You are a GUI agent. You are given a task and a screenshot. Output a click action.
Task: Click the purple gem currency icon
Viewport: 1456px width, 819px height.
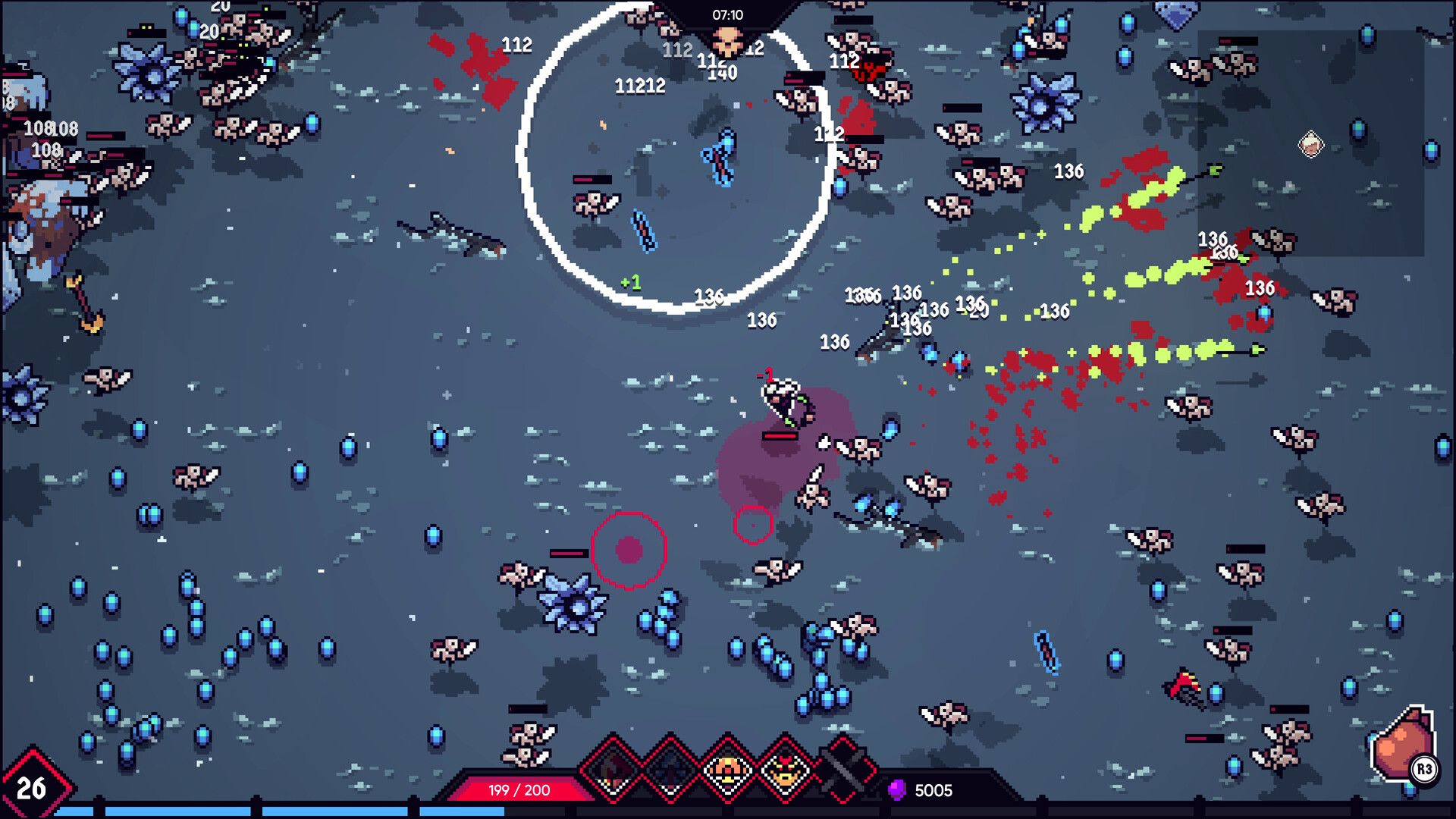[896, 791]
